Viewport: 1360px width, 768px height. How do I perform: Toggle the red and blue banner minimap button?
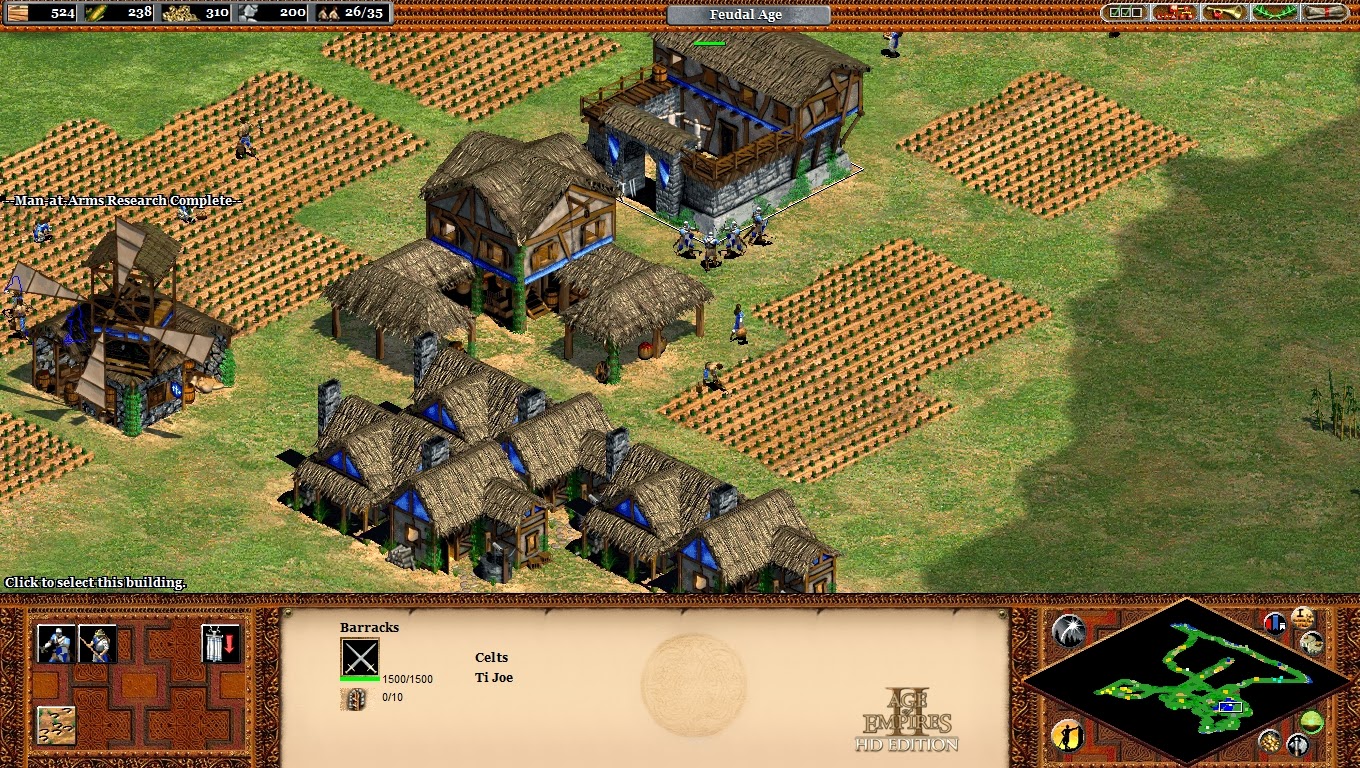1275,624
